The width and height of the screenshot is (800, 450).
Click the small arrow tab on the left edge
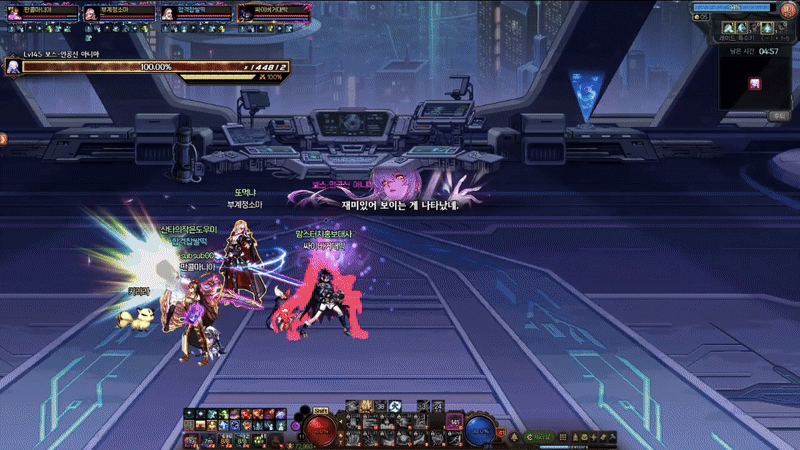[x=4, y=139]
